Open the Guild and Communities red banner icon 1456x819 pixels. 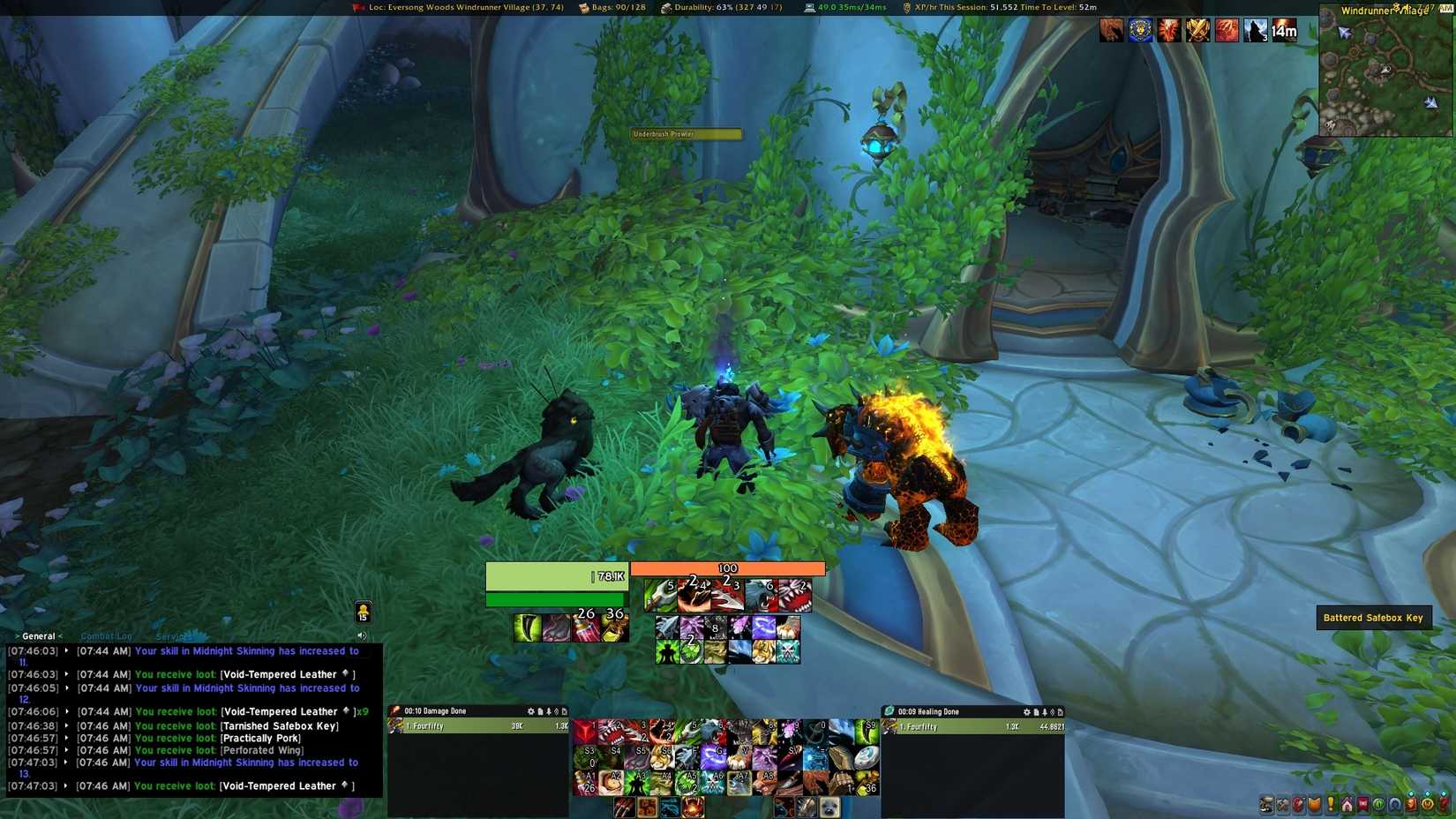tap(1364, 804)
